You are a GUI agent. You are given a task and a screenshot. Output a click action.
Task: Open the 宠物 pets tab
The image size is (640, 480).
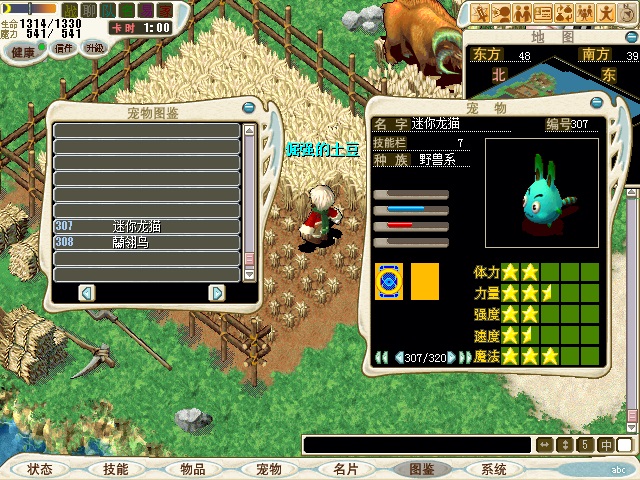coord(269,469)
